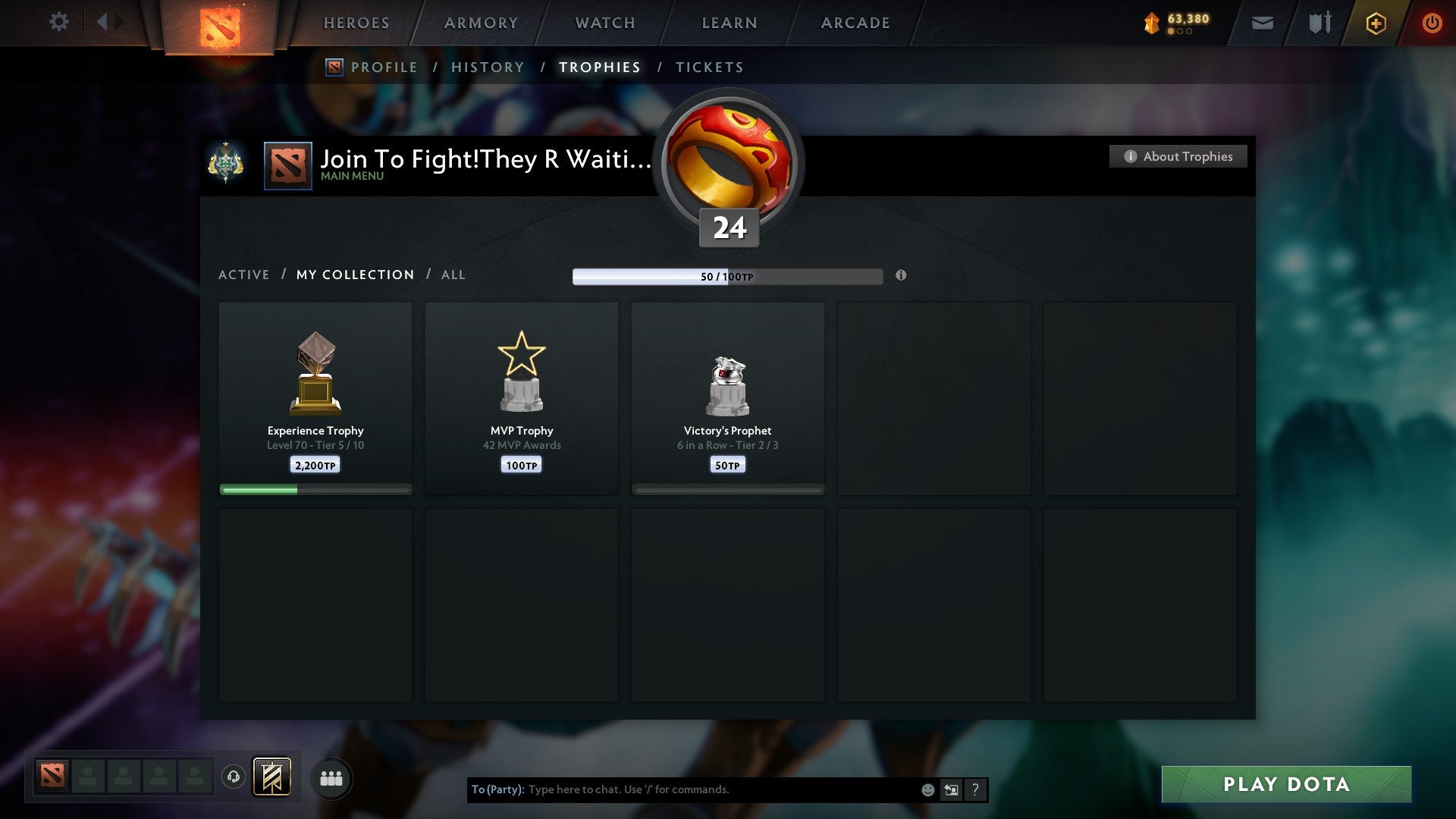
Task: Click the Dota 2 logo in the top bar
Action: [x=220, y=23]
